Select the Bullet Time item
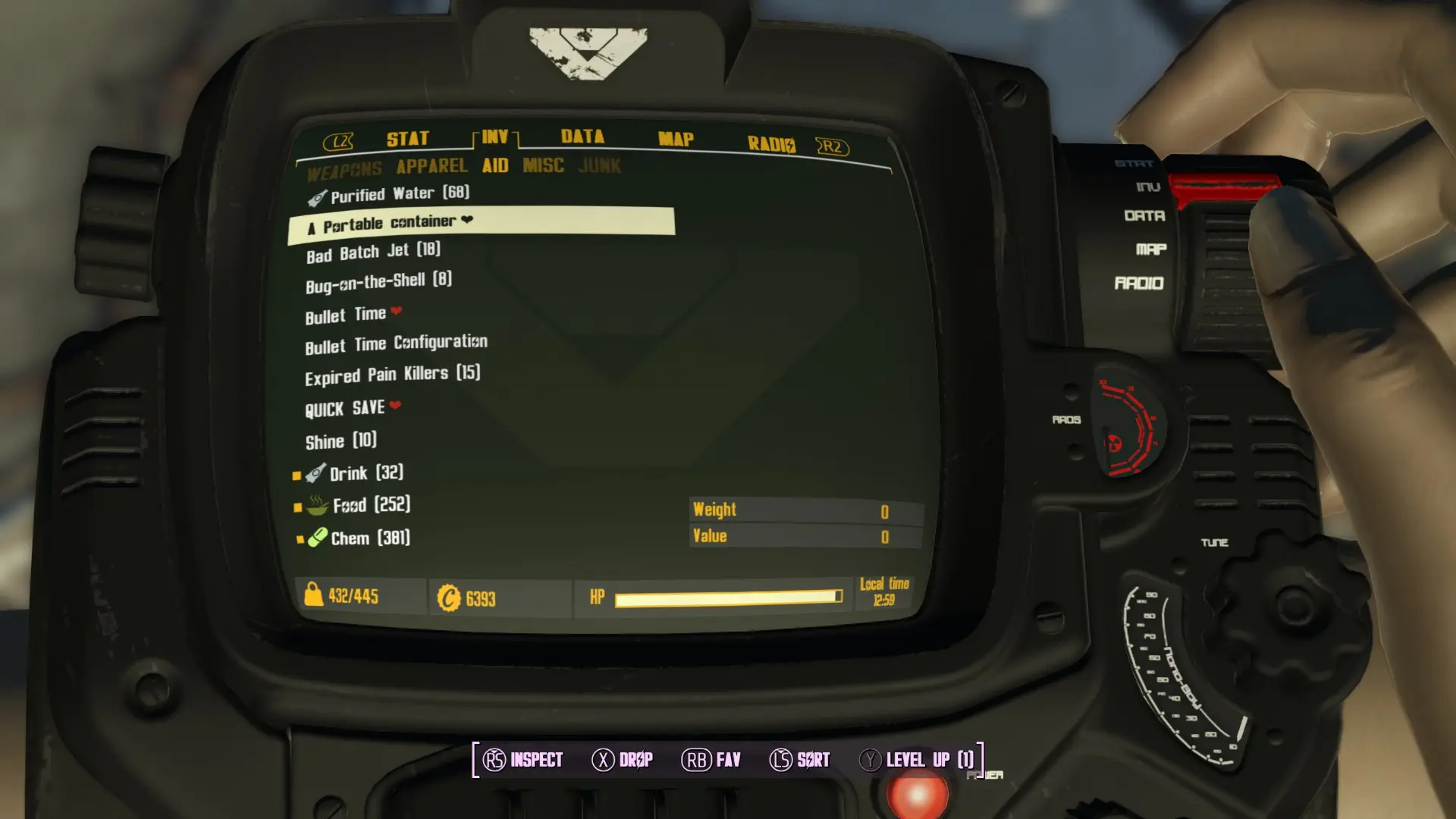 (x=346, y=315)
